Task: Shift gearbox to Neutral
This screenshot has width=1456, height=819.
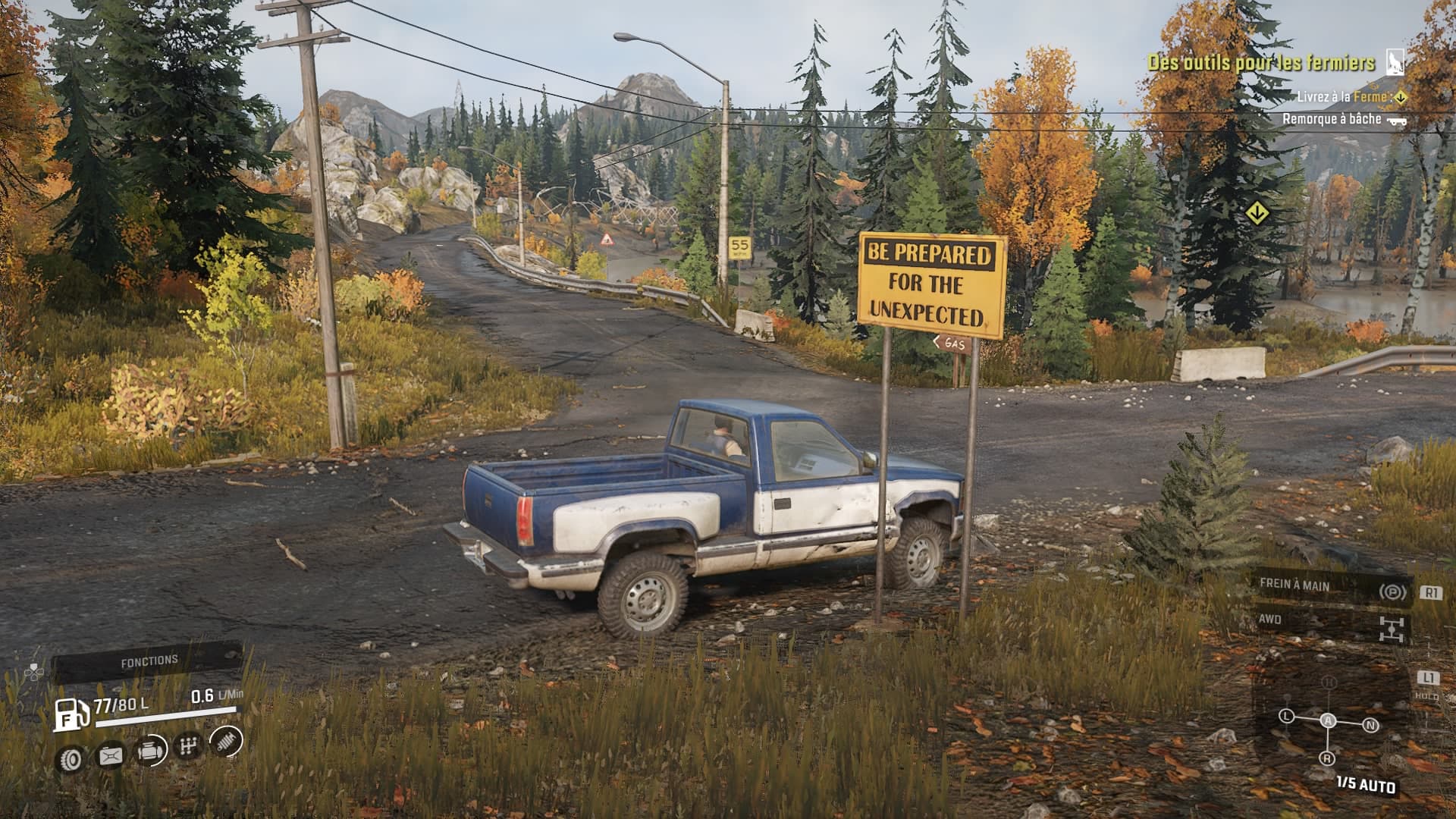Action: click(x=1370, y=726)
